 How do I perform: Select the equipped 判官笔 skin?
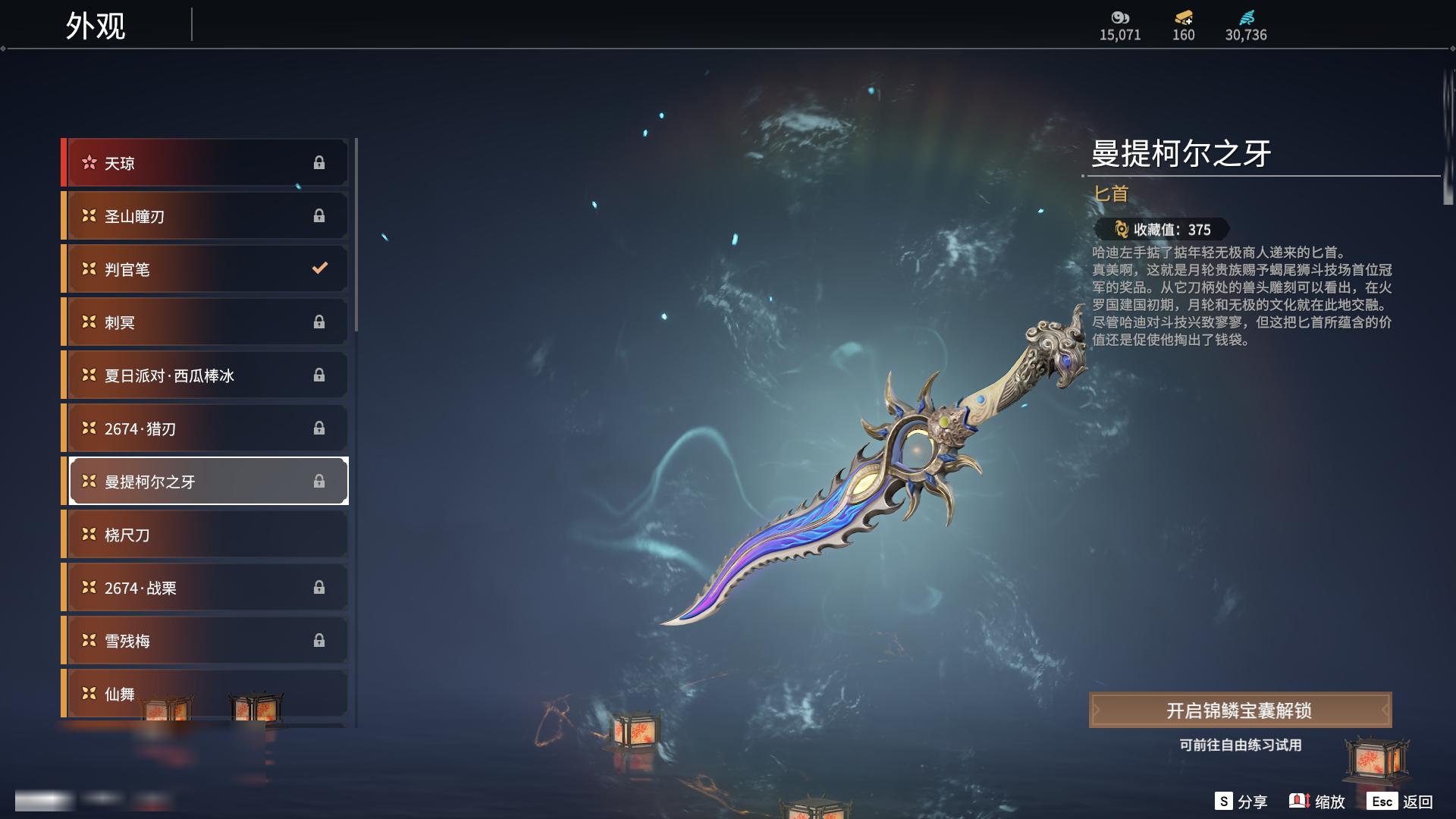point(206,269)
